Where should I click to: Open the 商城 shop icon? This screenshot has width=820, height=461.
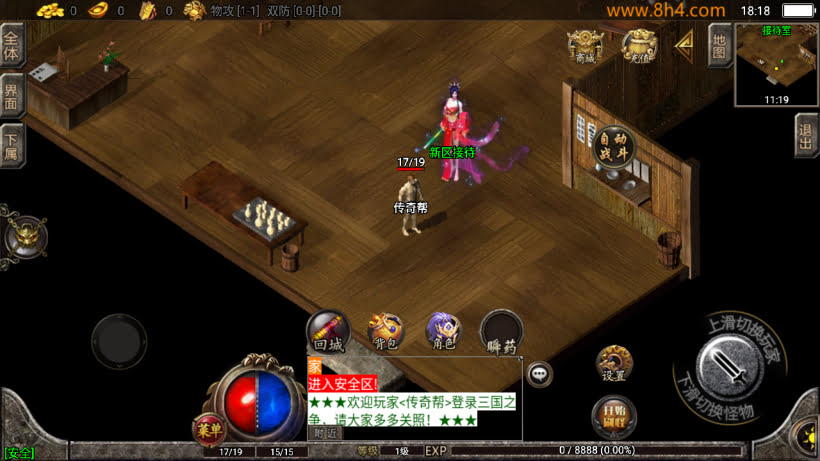(585, 46)
